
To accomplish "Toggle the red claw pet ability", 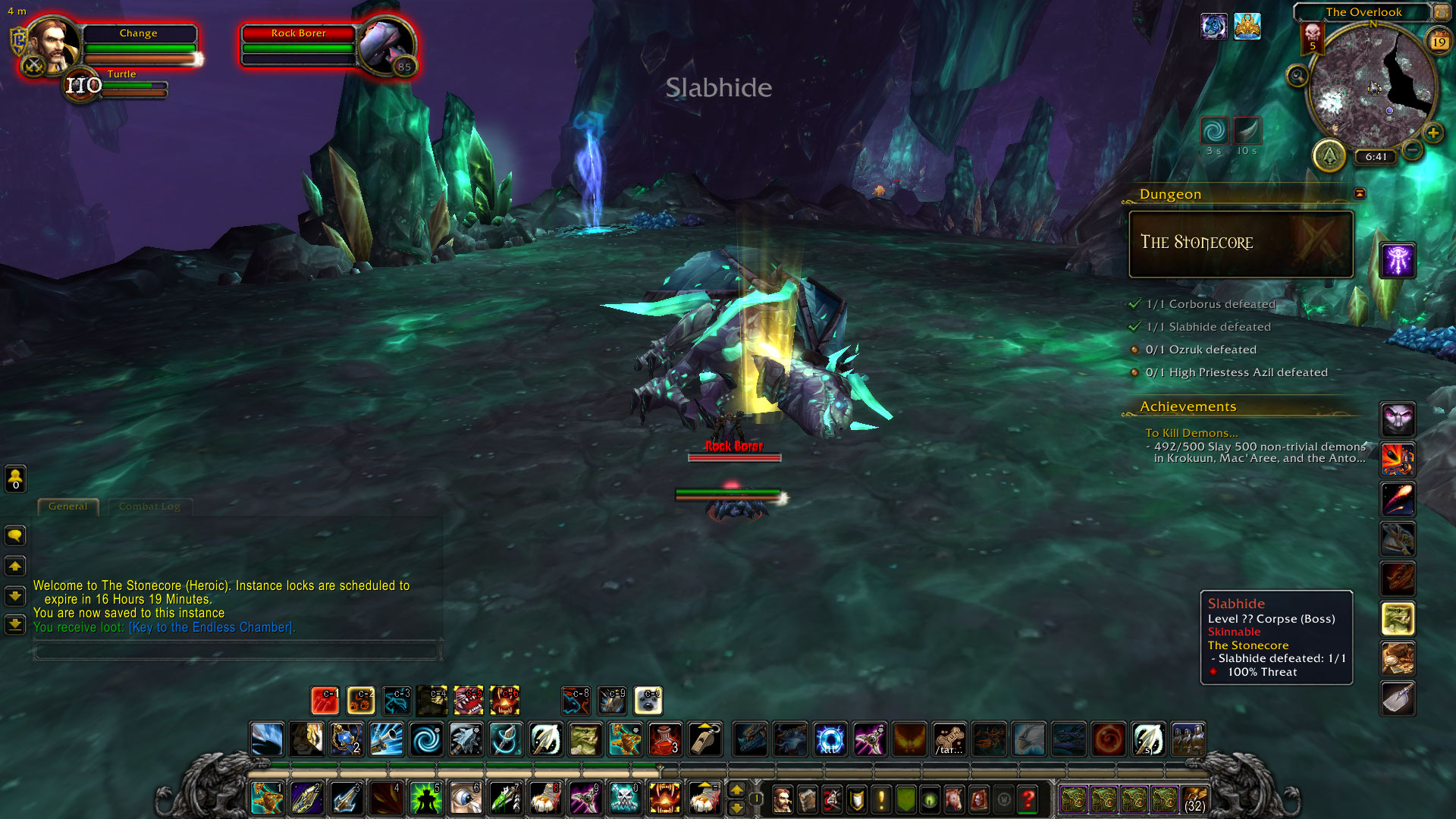I will point(325,701).
